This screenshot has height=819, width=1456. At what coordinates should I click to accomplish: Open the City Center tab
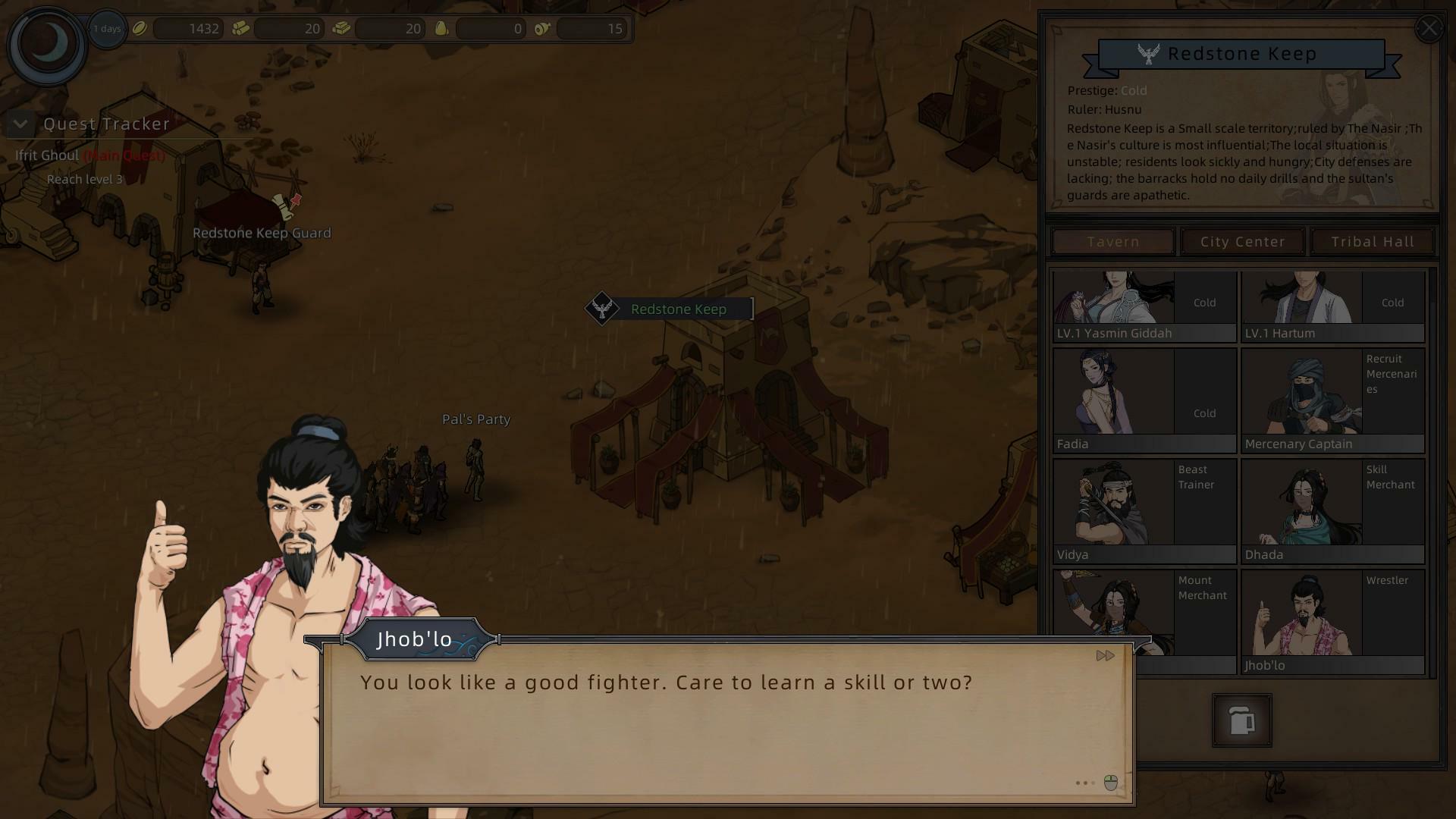pyautogui.click(x=1242, y=242)
